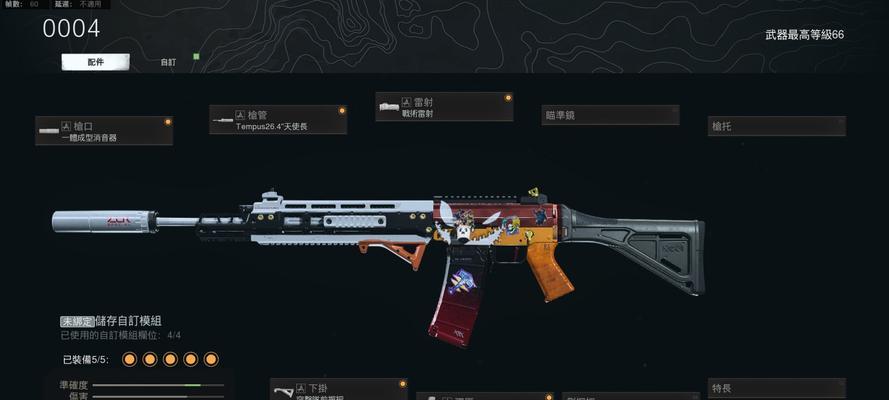This screenshot has height=400, width=889.
Task: Open the 特長 perk slot
Action: [x=776, y=388]
